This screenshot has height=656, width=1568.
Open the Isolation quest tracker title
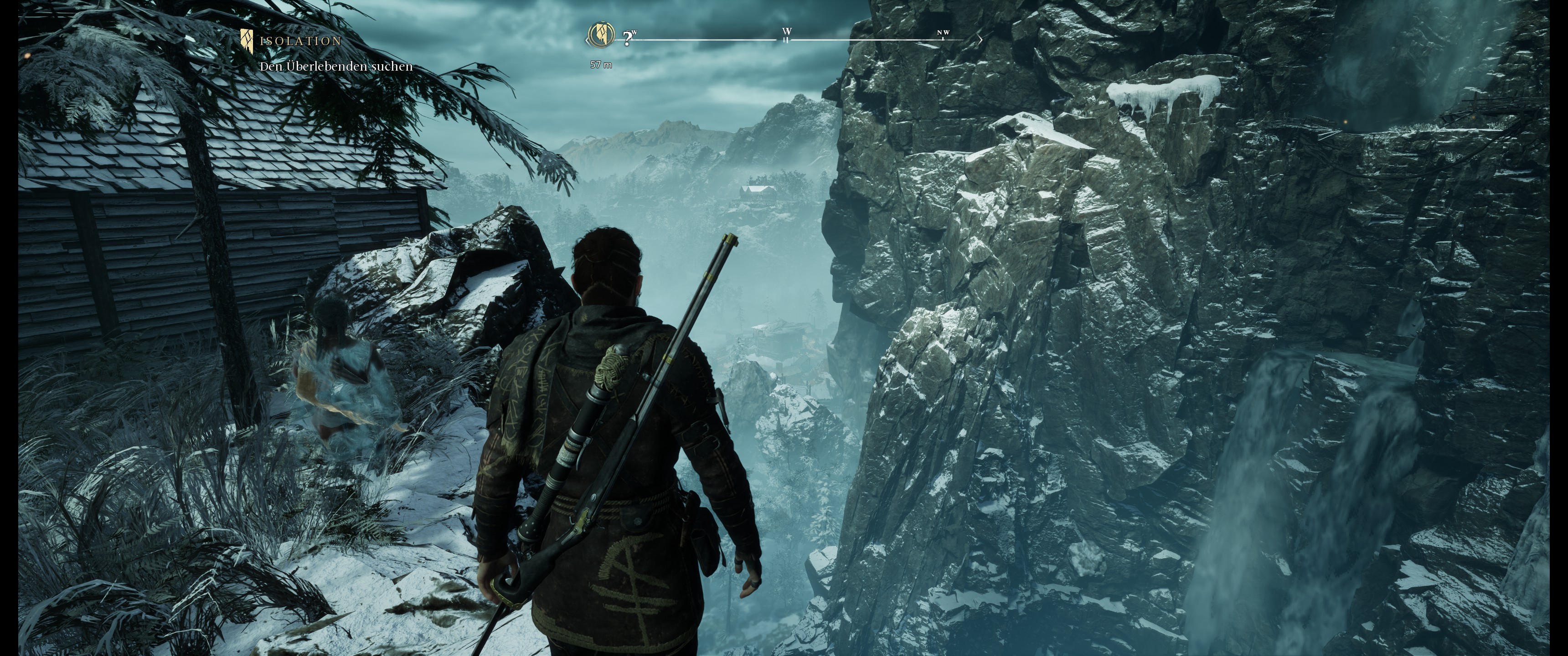click(x=301, y=41)
